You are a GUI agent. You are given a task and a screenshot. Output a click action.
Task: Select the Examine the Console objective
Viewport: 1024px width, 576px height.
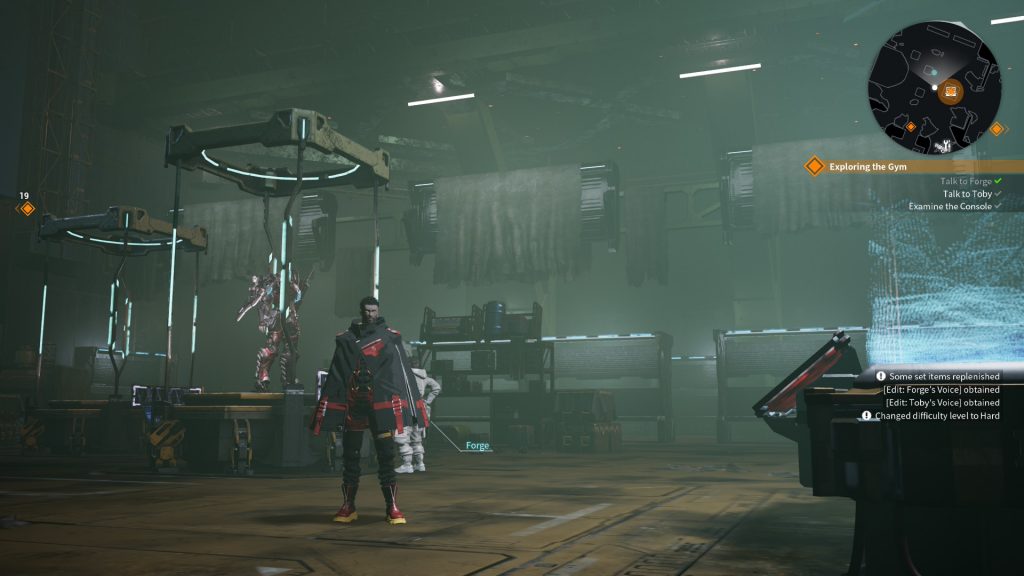[x=950, y=206]
